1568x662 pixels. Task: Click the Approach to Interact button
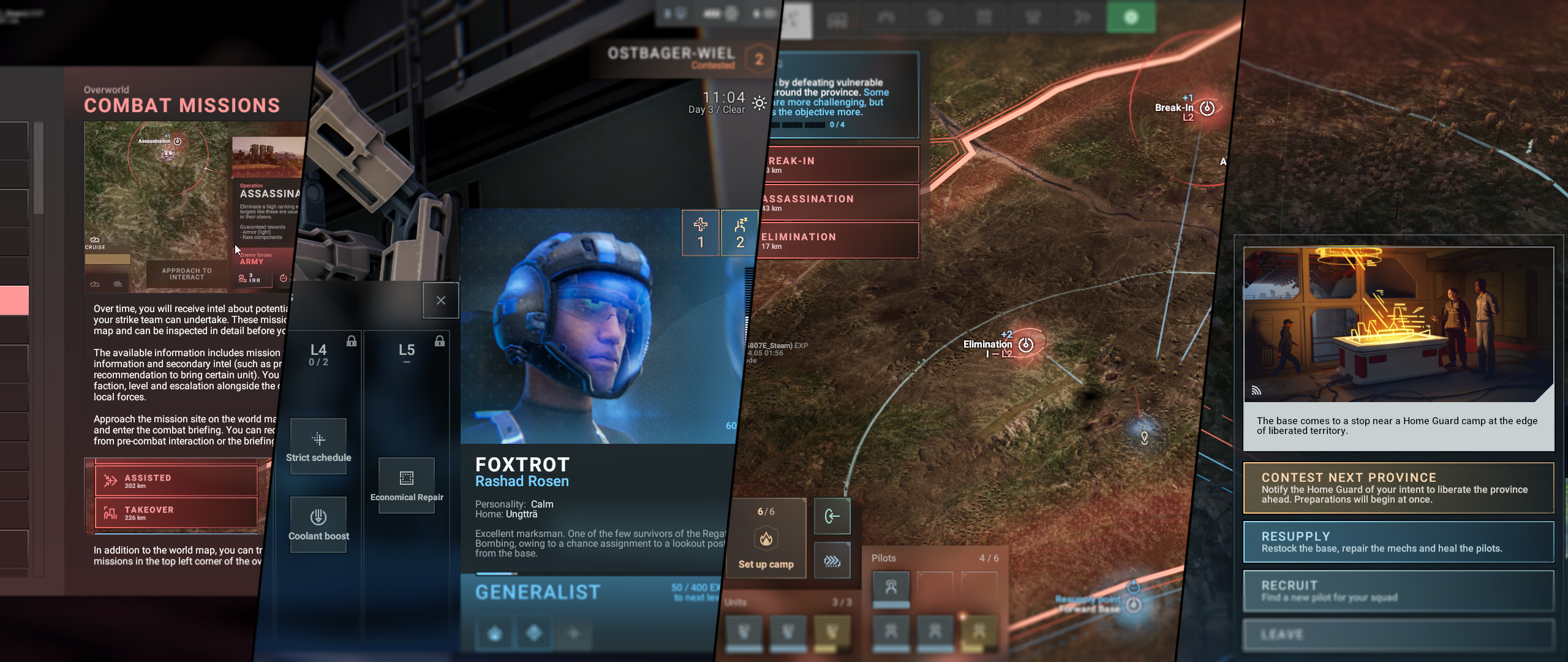pyautogui.click(x=186, y=274)
